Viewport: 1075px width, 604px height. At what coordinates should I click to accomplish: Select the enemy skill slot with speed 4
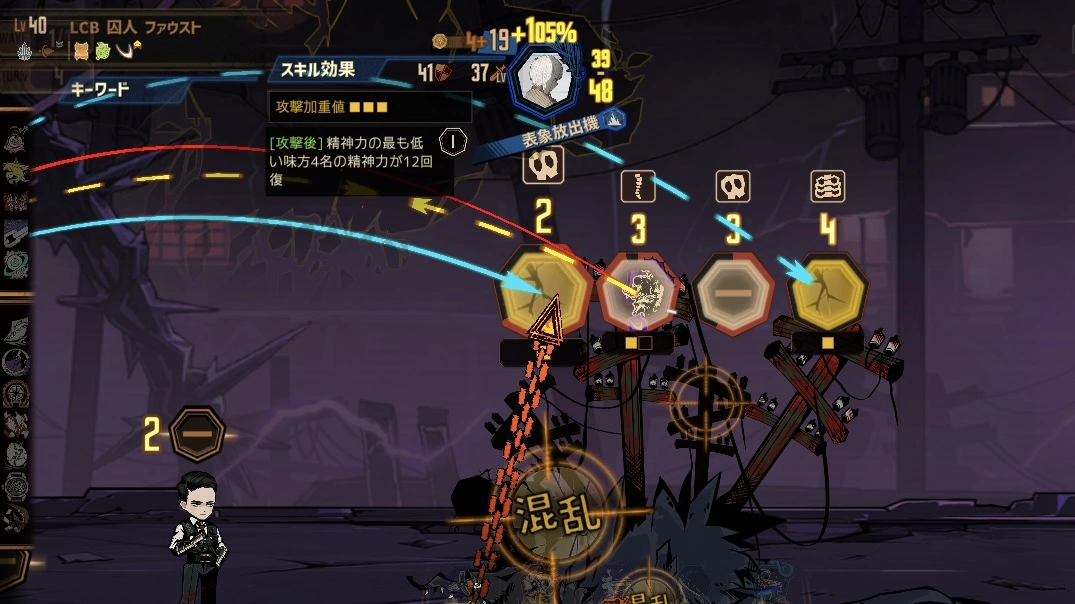[x=828, y=292]
